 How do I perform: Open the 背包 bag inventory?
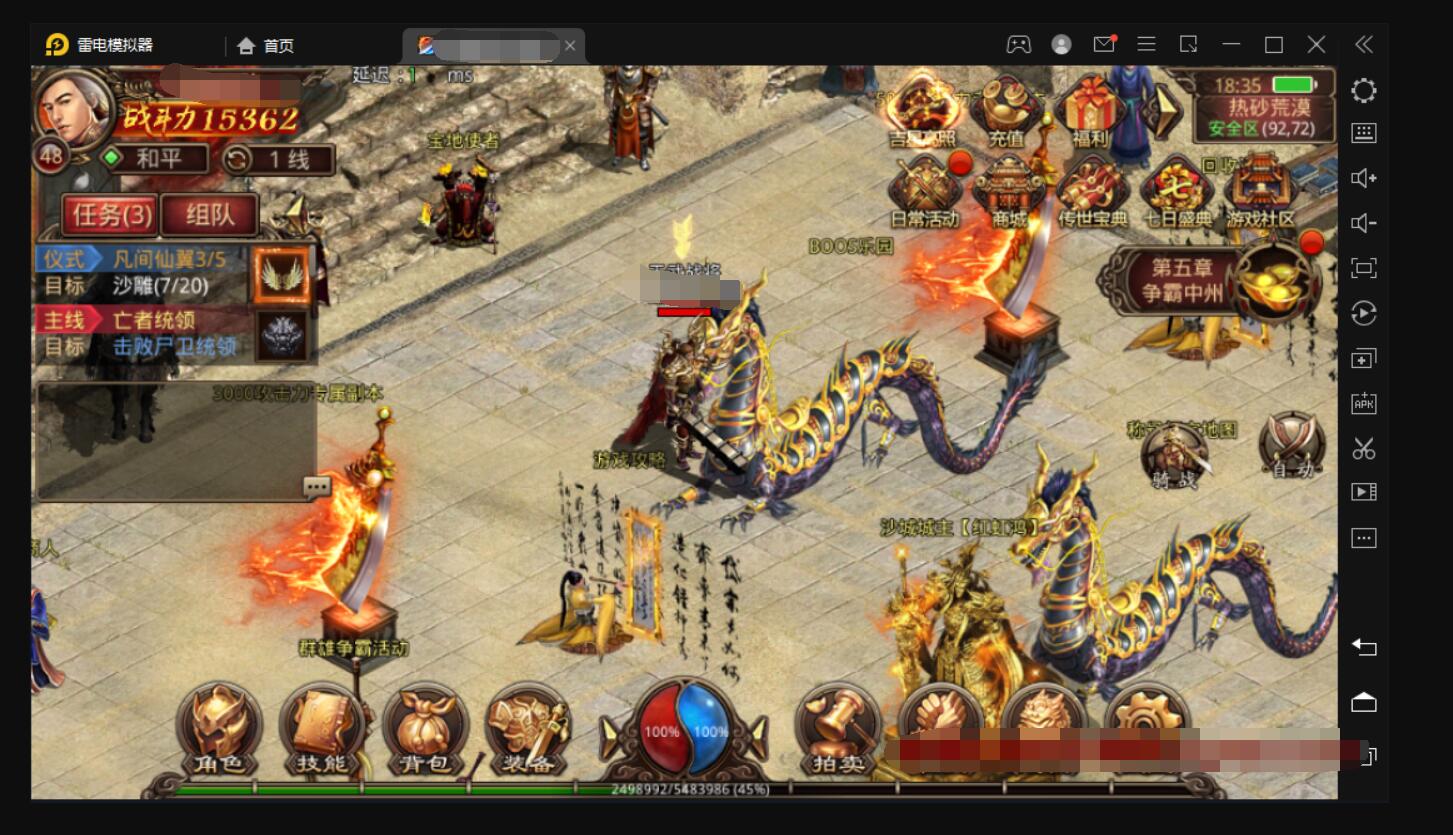425,730
